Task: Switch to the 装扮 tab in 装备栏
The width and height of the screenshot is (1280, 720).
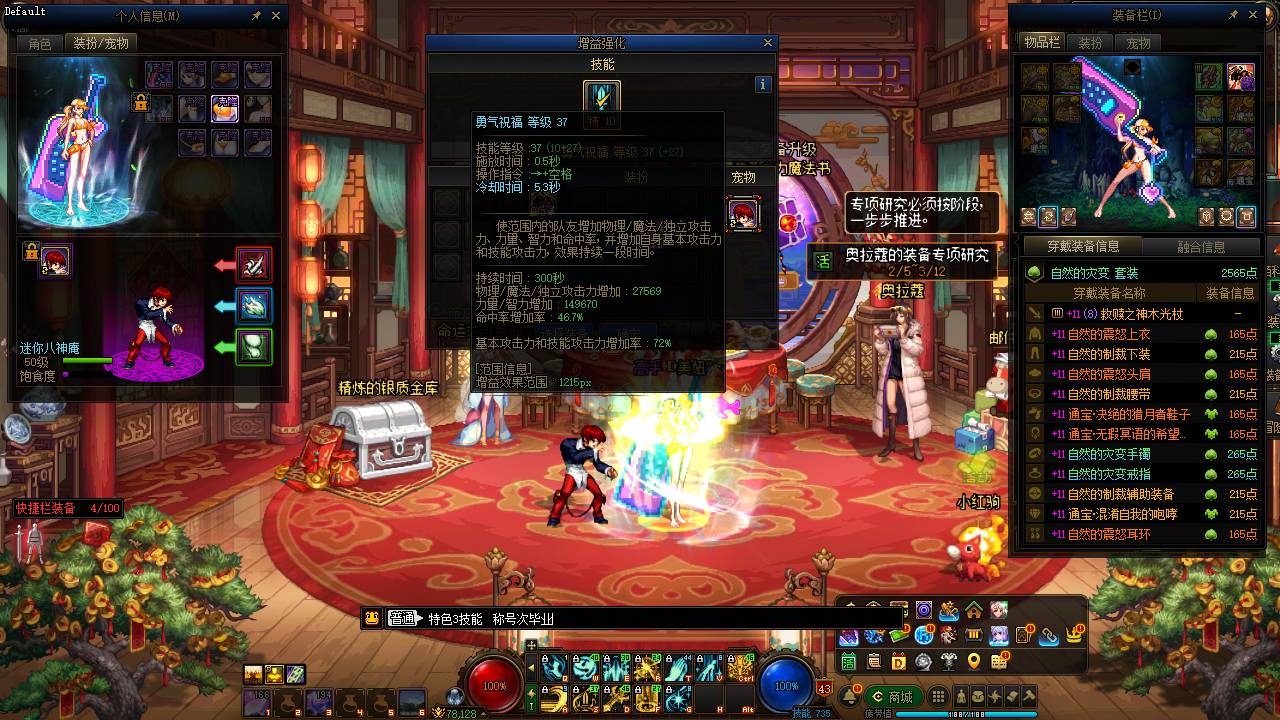Action: tap(1089, 43)
